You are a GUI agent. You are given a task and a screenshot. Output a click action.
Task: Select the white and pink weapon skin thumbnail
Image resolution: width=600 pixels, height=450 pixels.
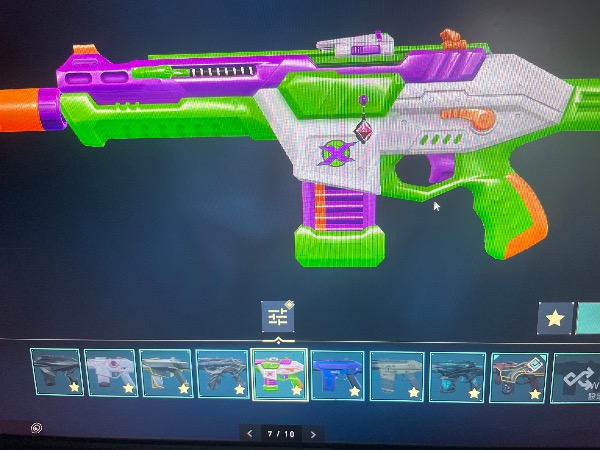pyautogui.click(x=109, y=373)
